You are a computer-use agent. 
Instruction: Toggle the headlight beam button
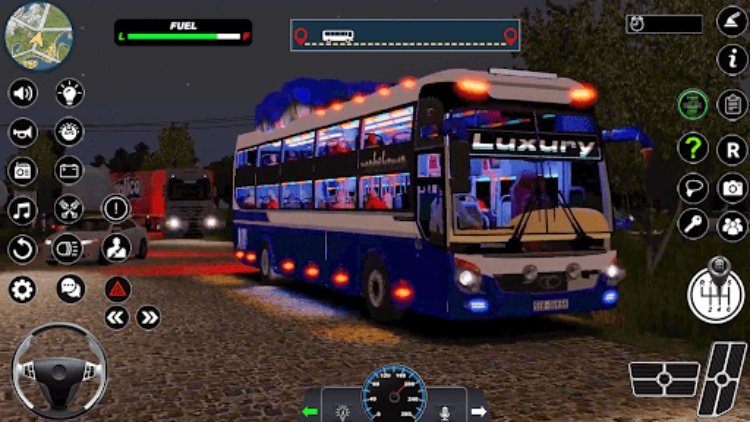click(68, 248)
